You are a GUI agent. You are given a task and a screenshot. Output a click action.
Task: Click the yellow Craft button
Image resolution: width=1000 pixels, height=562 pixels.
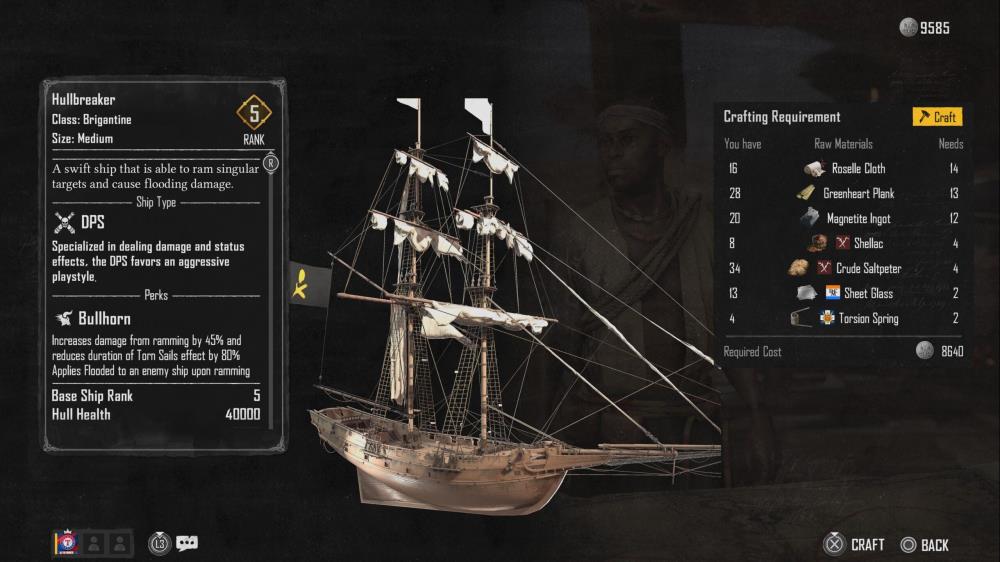click(x=937, y=117)
